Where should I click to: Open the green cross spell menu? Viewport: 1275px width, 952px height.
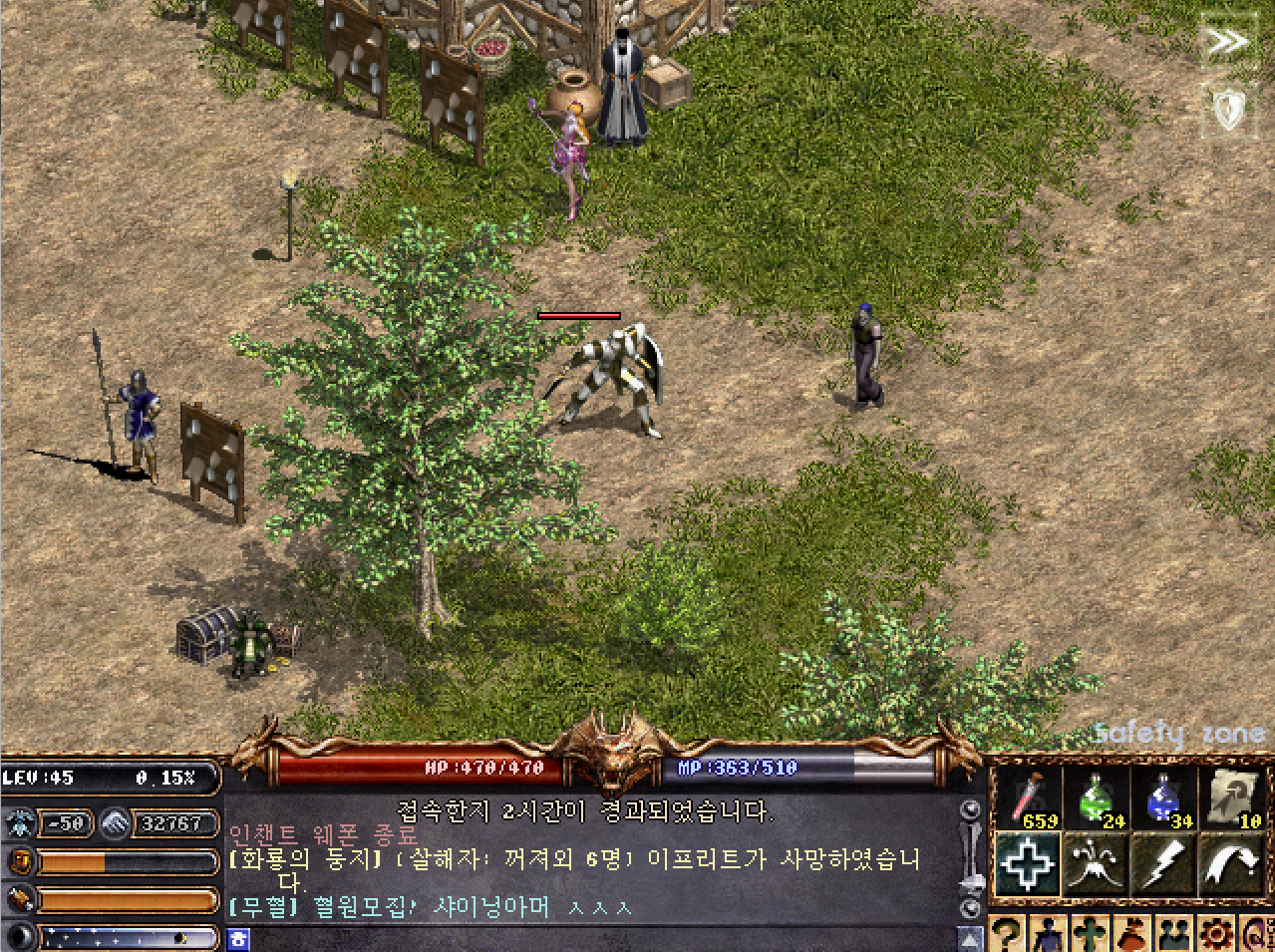click(1092, 935)
